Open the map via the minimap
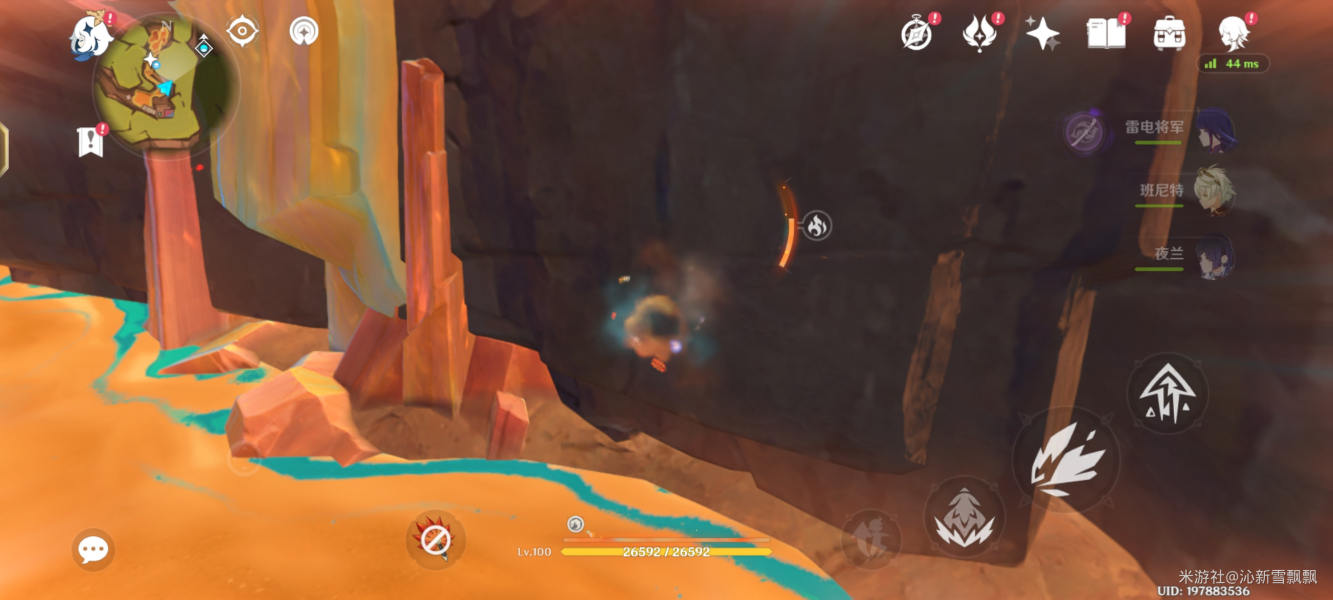Viewport: 1333px width, 600px height. point(164,86)
